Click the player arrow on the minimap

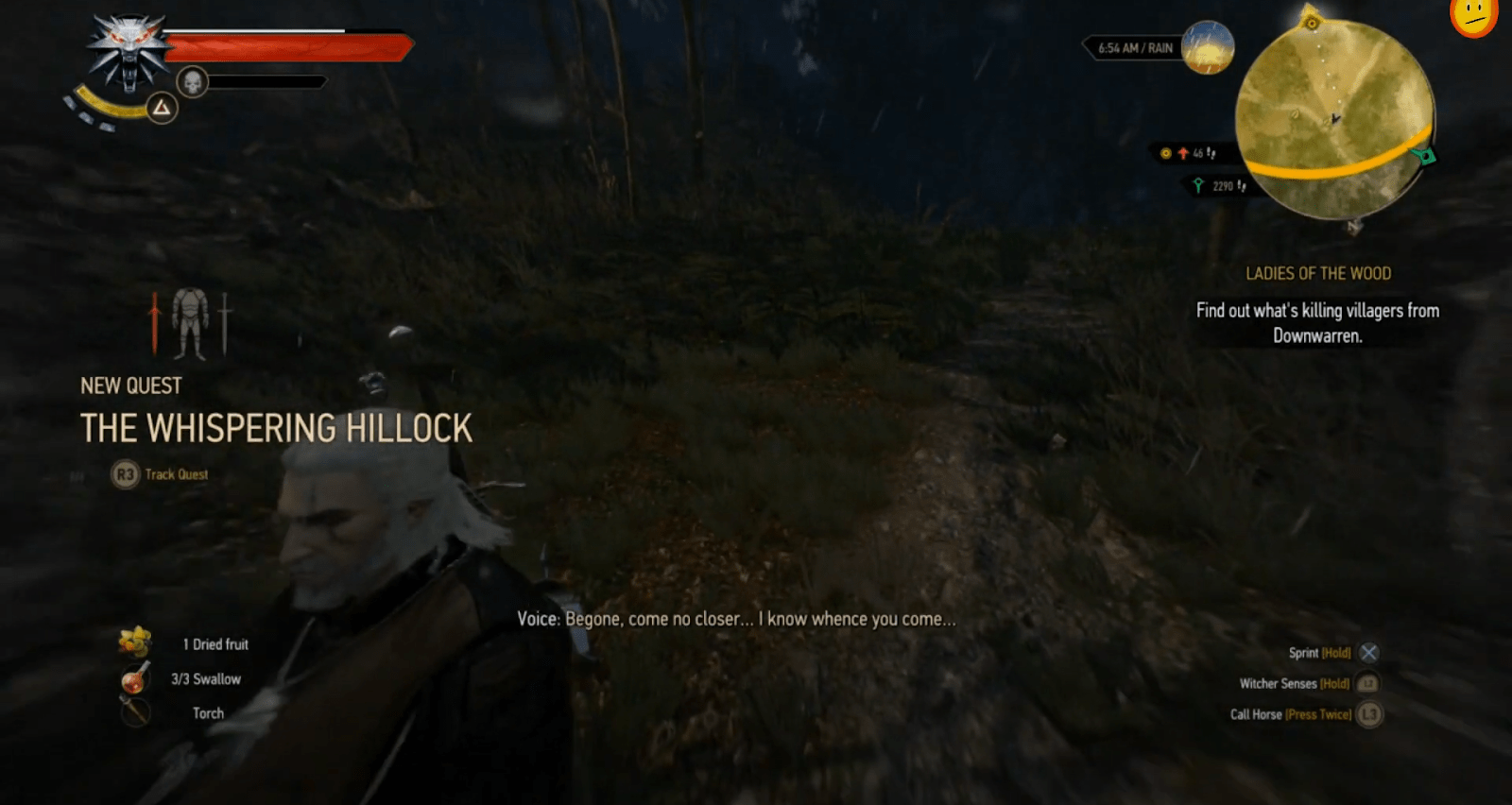[x=1335, y=119]
